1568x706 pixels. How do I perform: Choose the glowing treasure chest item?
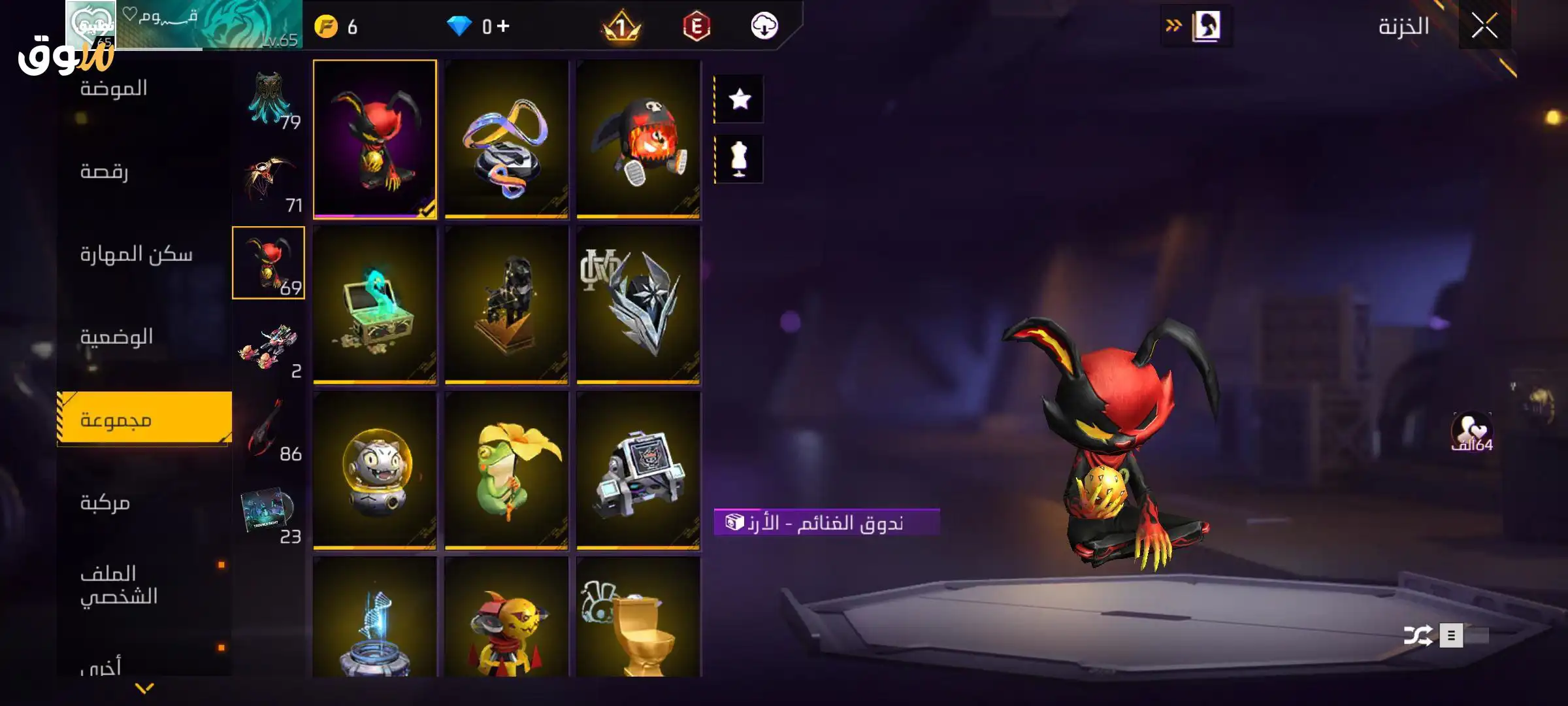click(x=374, y=305)
